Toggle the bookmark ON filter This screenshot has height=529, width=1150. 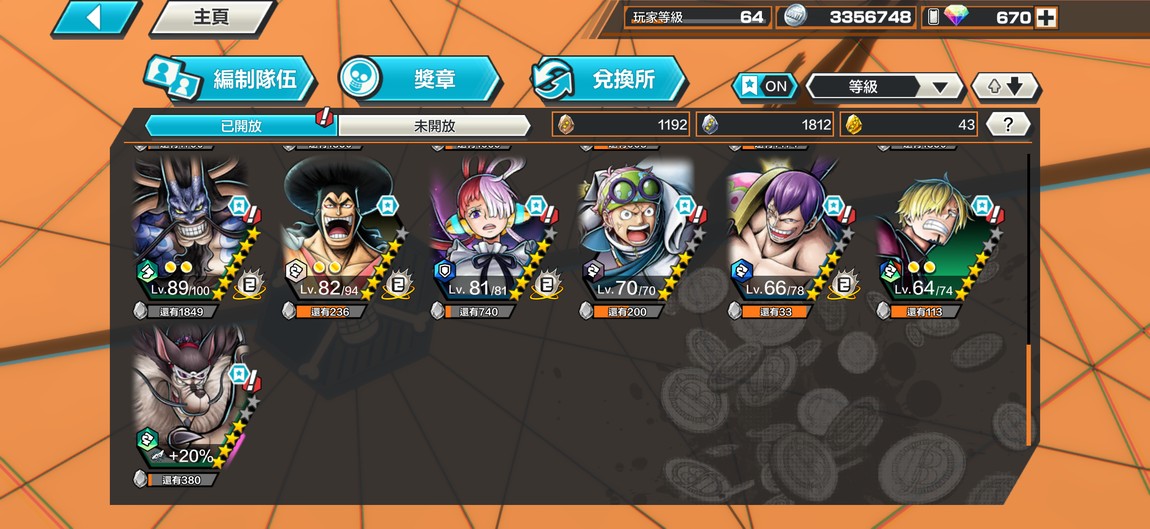pyautogui.click(x=765, y=86)
